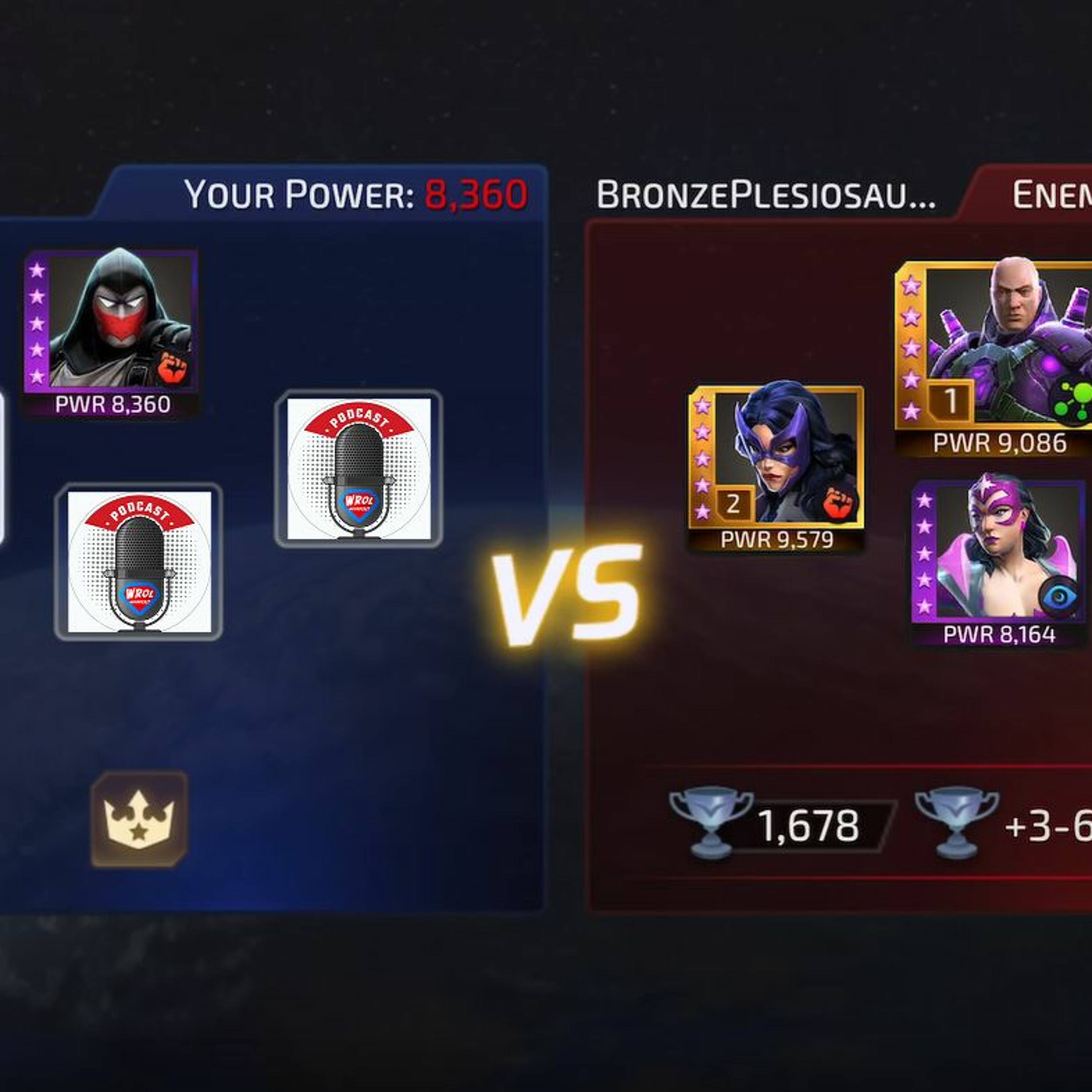
Task: Open the BronzePlesiosau opponent name
Action: 766,195
